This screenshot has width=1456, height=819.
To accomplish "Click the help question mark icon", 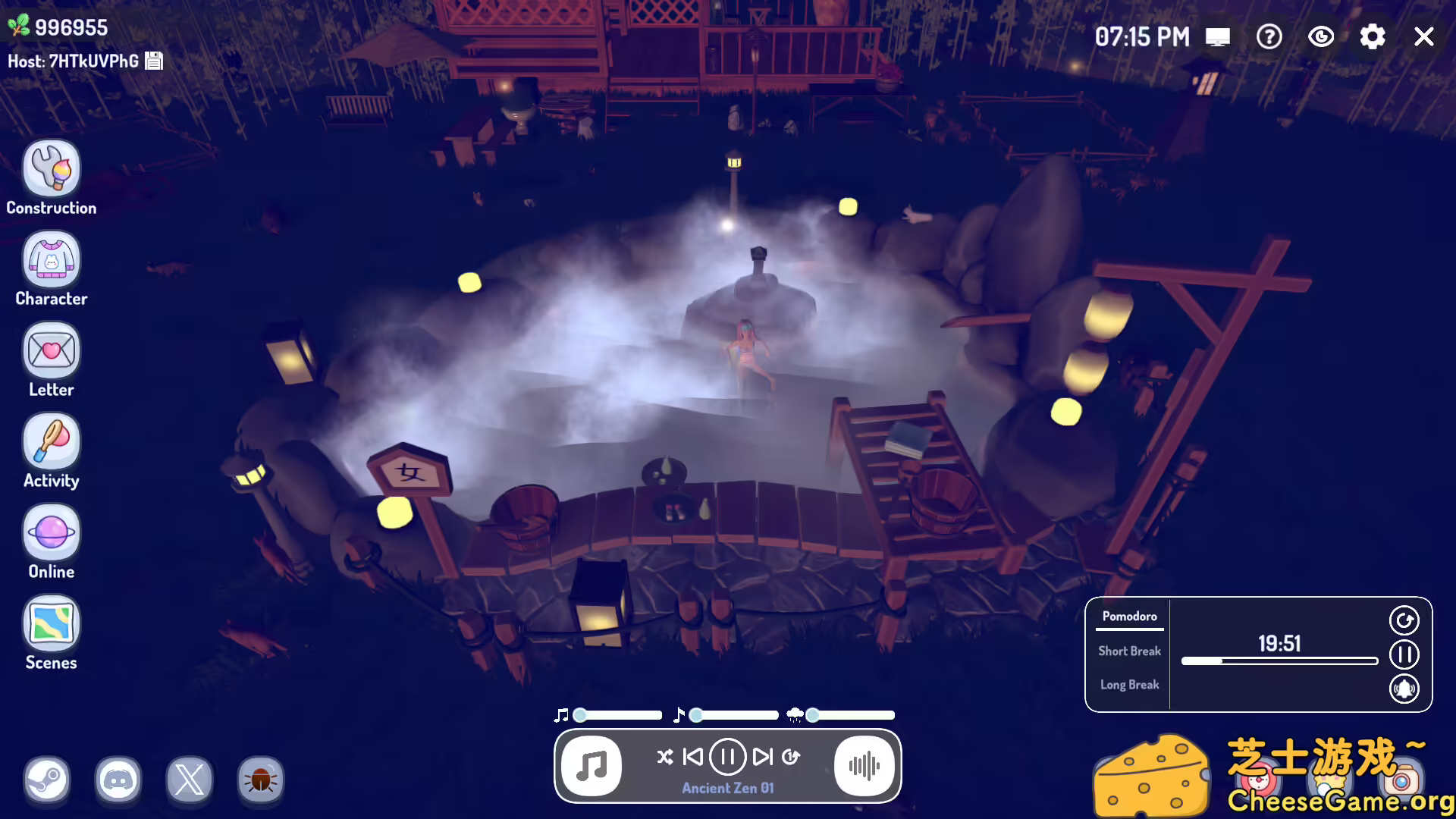I will 1269,36.
